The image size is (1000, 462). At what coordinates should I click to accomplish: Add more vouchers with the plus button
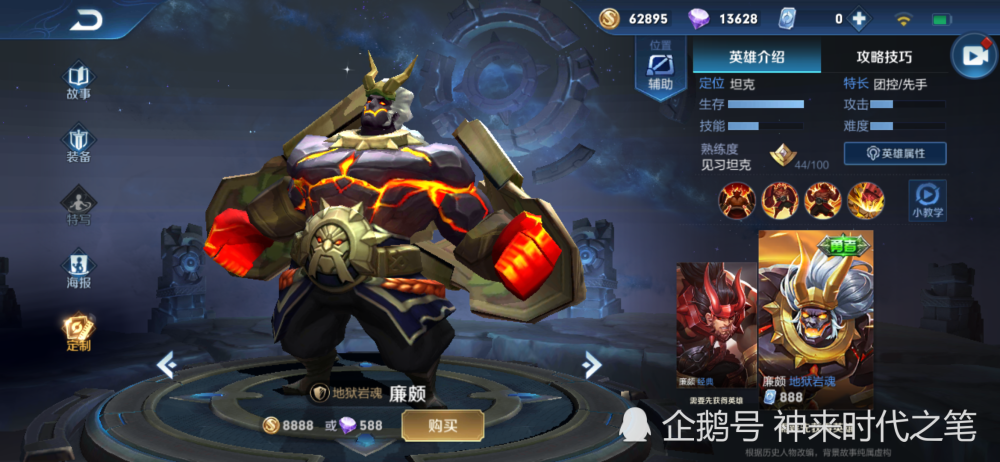(x=857, y=19)
